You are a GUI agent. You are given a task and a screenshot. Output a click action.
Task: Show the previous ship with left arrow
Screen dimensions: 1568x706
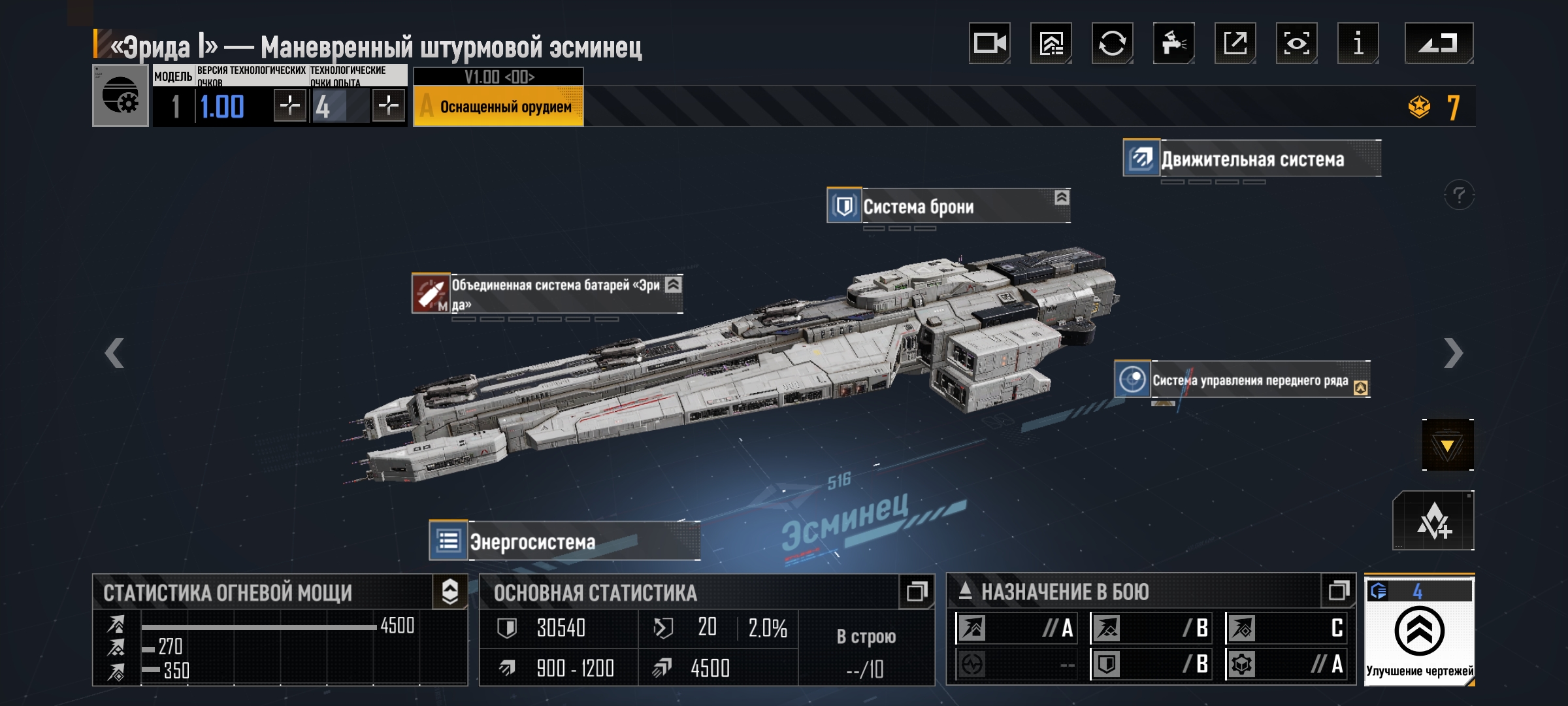pos(114,354)
